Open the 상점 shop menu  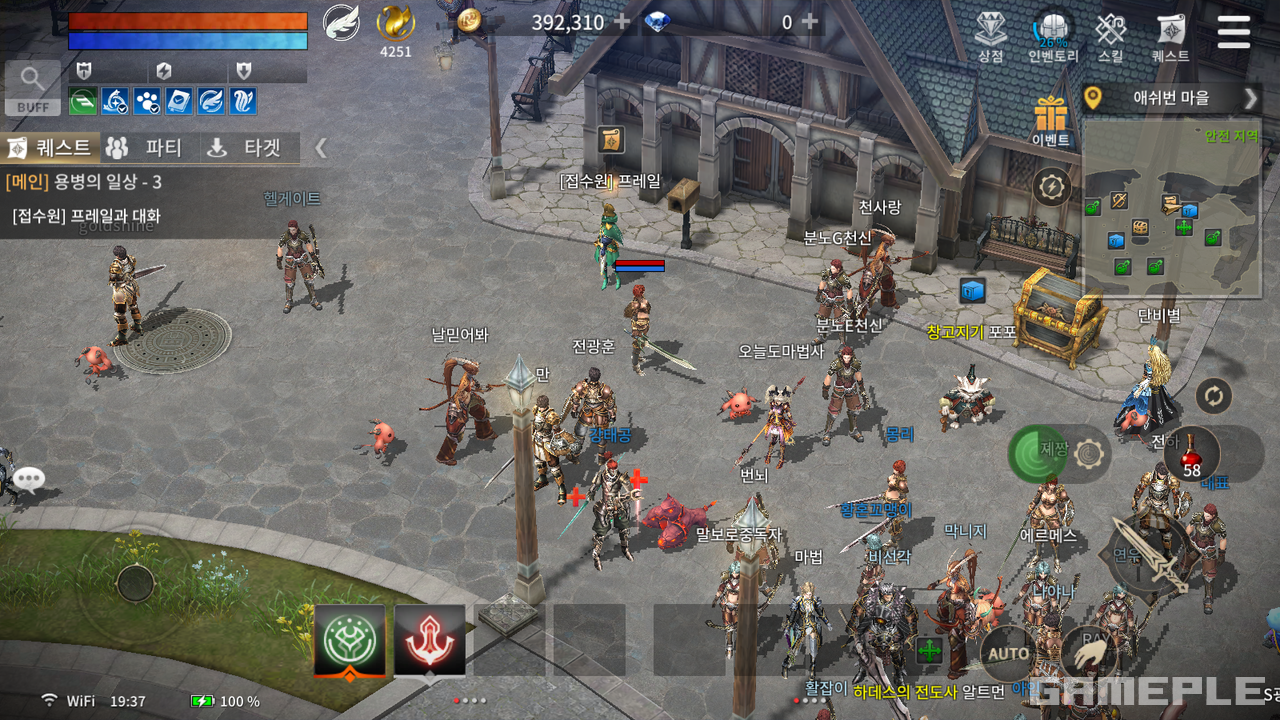click(990, 36)
